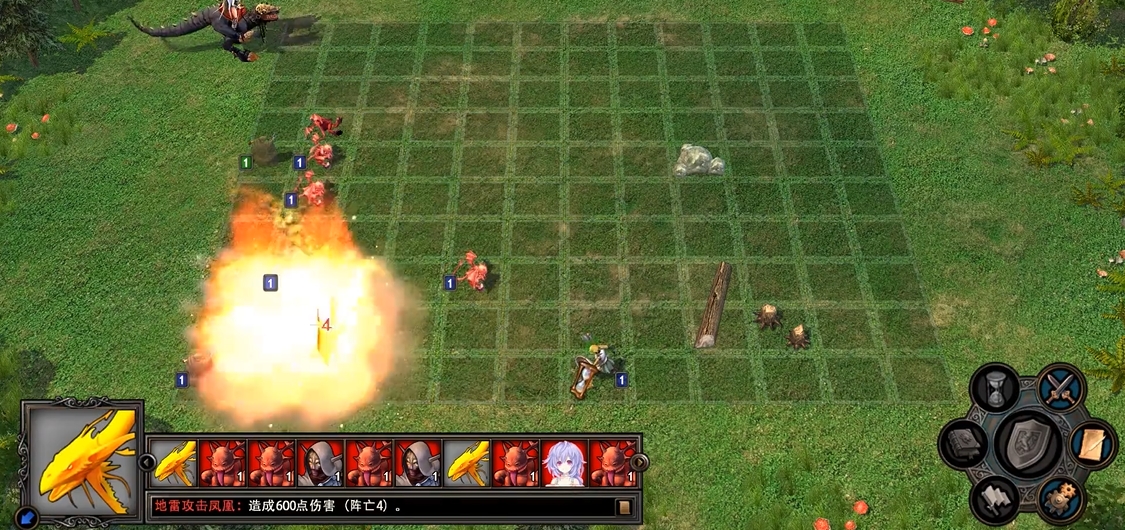Choose the white flags surrender button
The height and width of the screenshot is (530, 1125).
tap(996, 497)
